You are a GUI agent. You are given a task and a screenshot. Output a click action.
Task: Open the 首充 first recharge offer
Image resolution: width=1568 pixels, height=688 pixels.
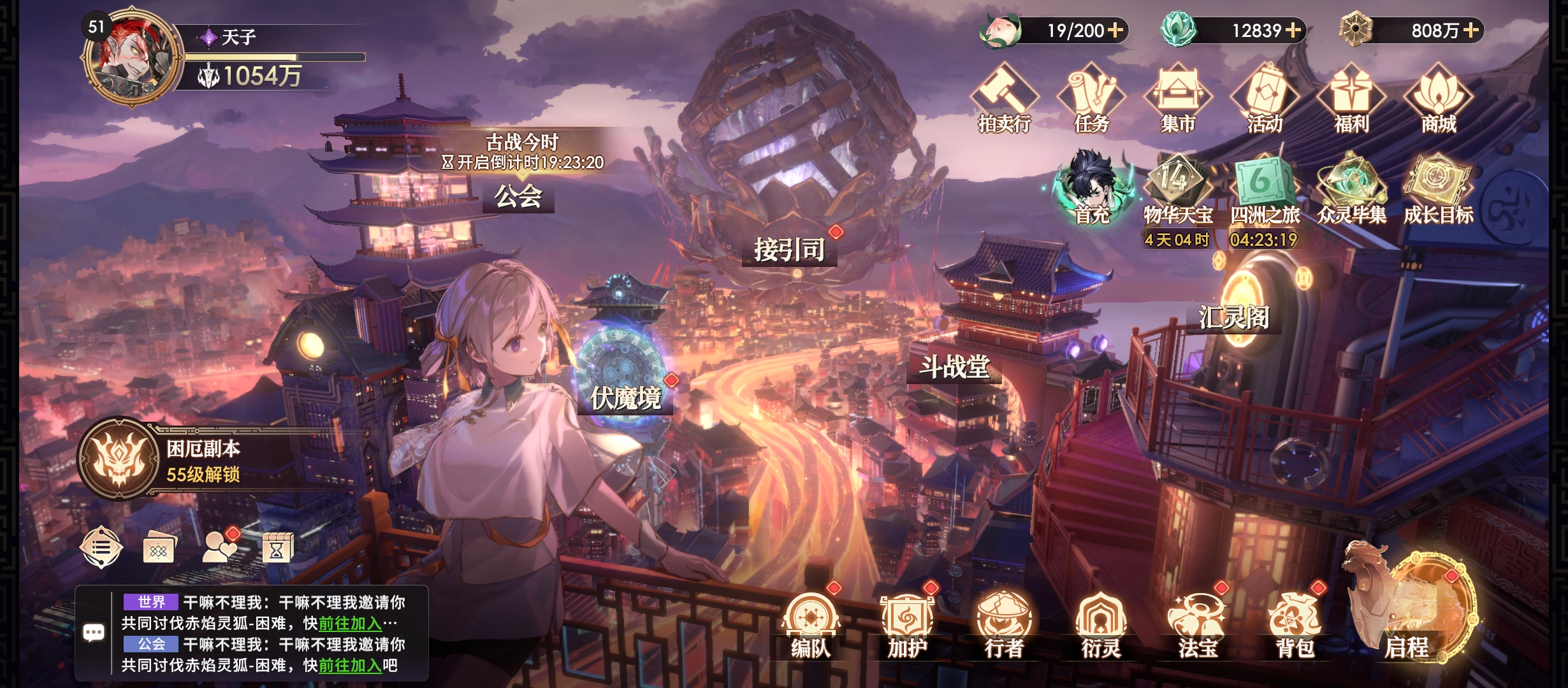click(1092, 189)
